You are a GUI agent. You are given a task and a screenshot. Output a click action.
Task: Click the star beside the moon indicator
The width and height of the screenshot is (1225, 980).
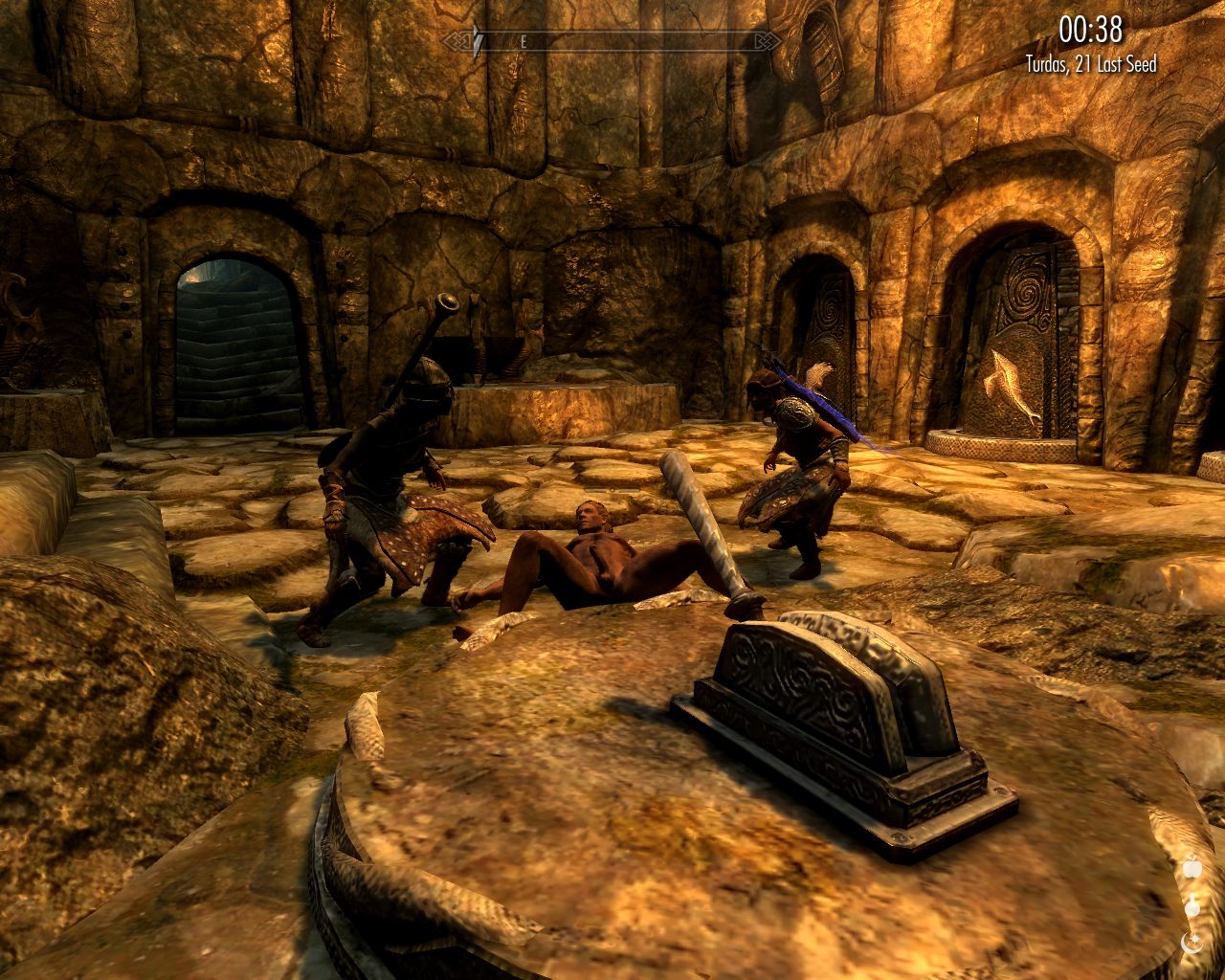point(1194,938)
